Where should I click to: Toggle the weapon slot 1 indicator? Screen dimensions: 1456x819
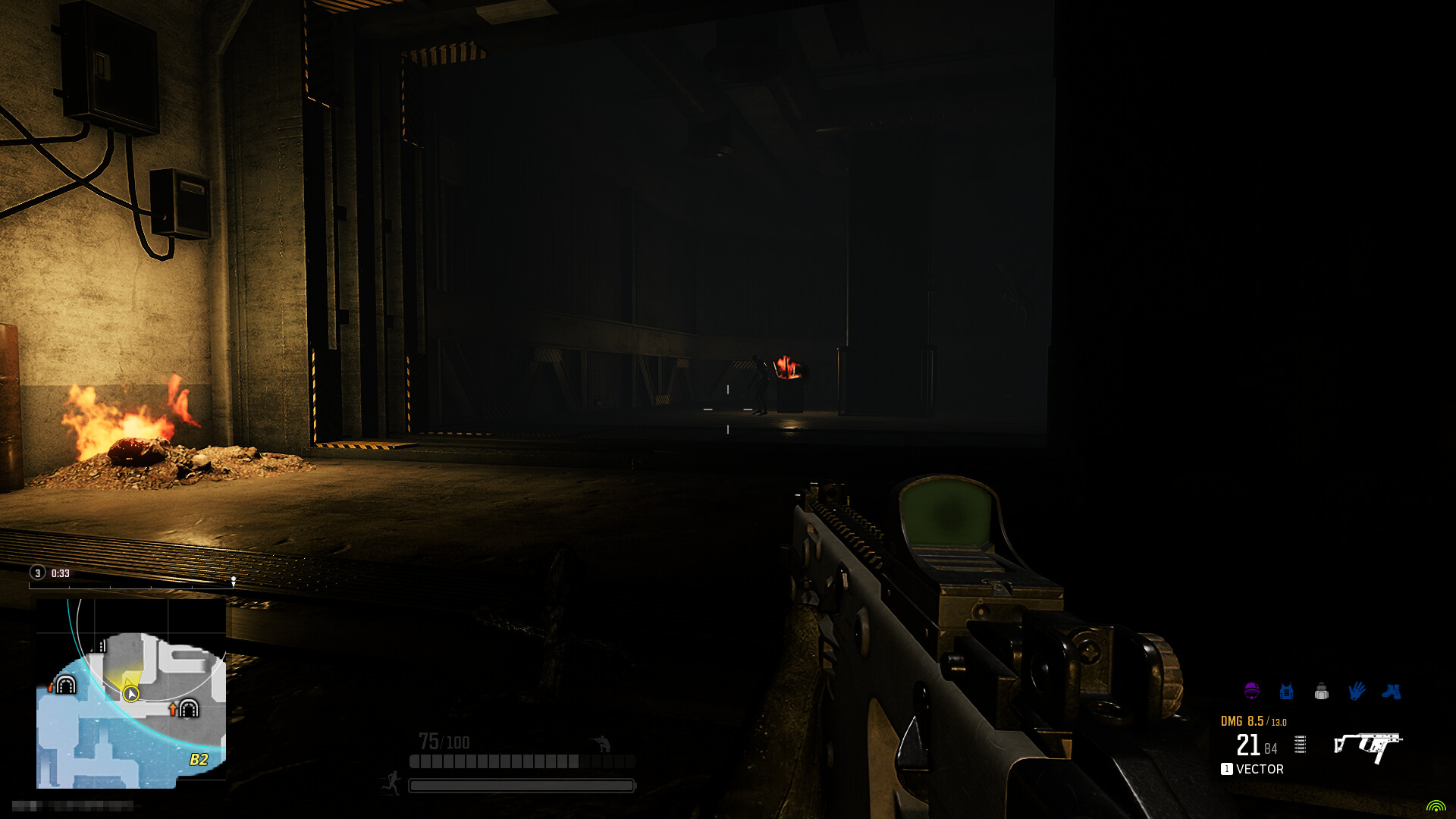[1227, 769]
